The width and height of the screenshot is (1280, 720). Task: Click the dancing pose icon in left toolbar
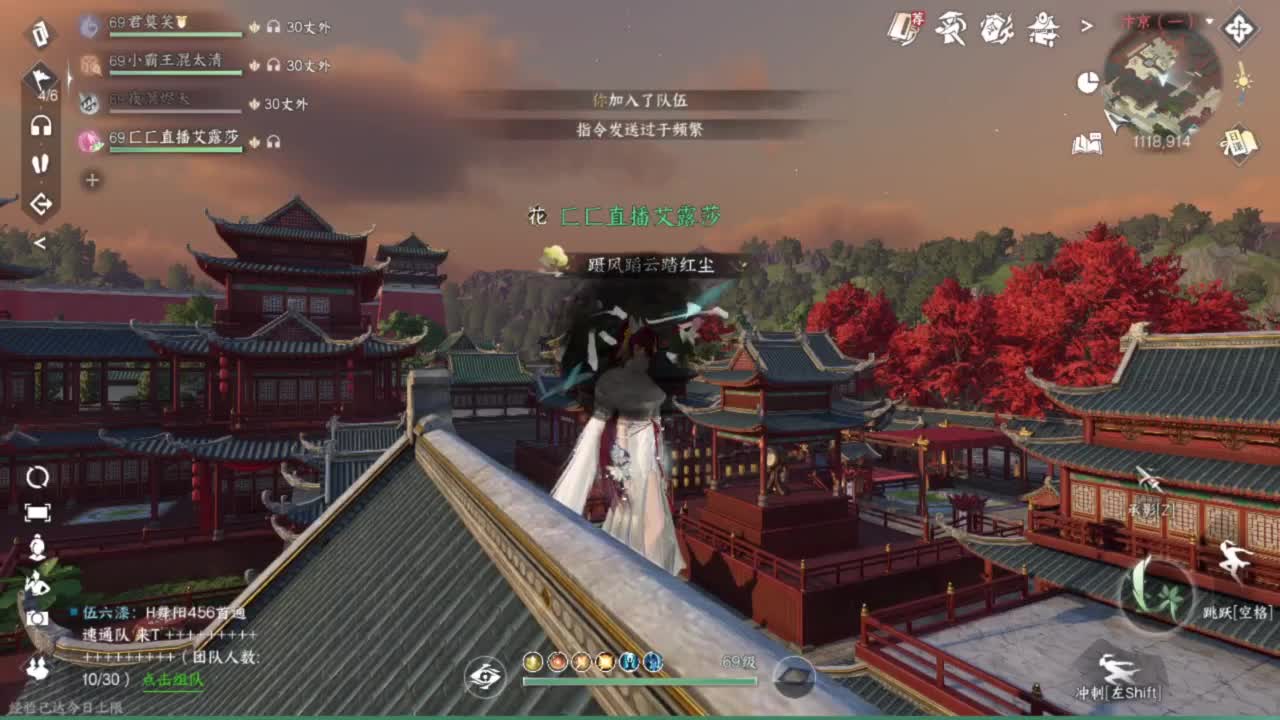click(x=38, y=584)
